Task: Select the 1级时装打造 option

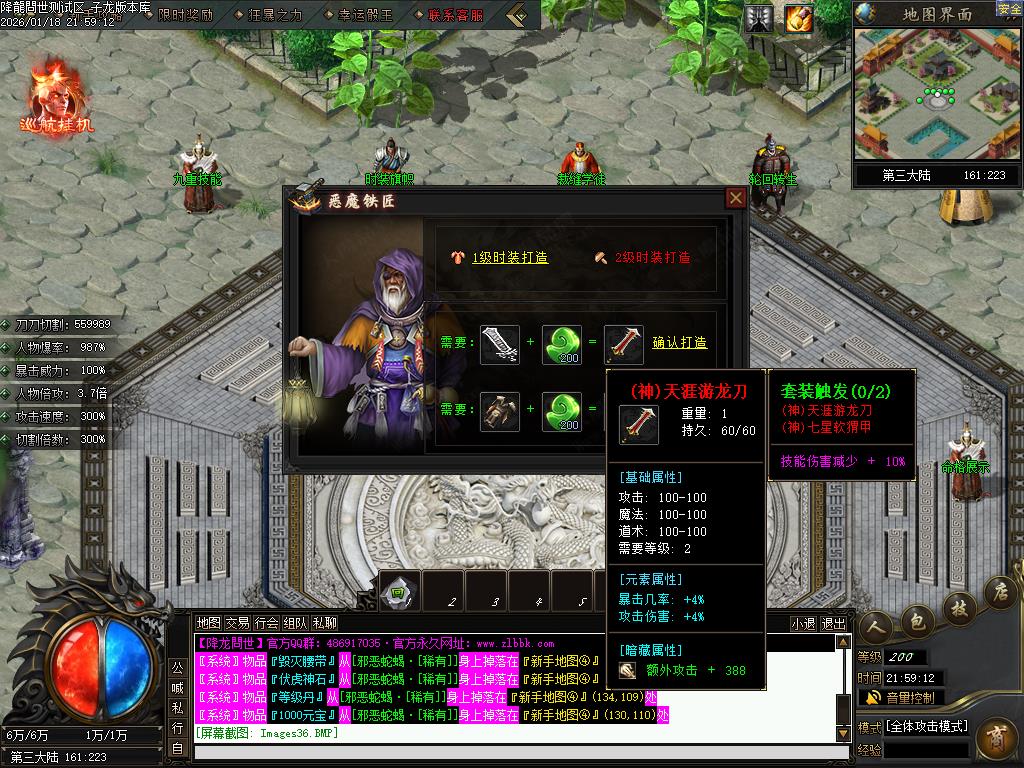Action: click(x=510, y=257)
